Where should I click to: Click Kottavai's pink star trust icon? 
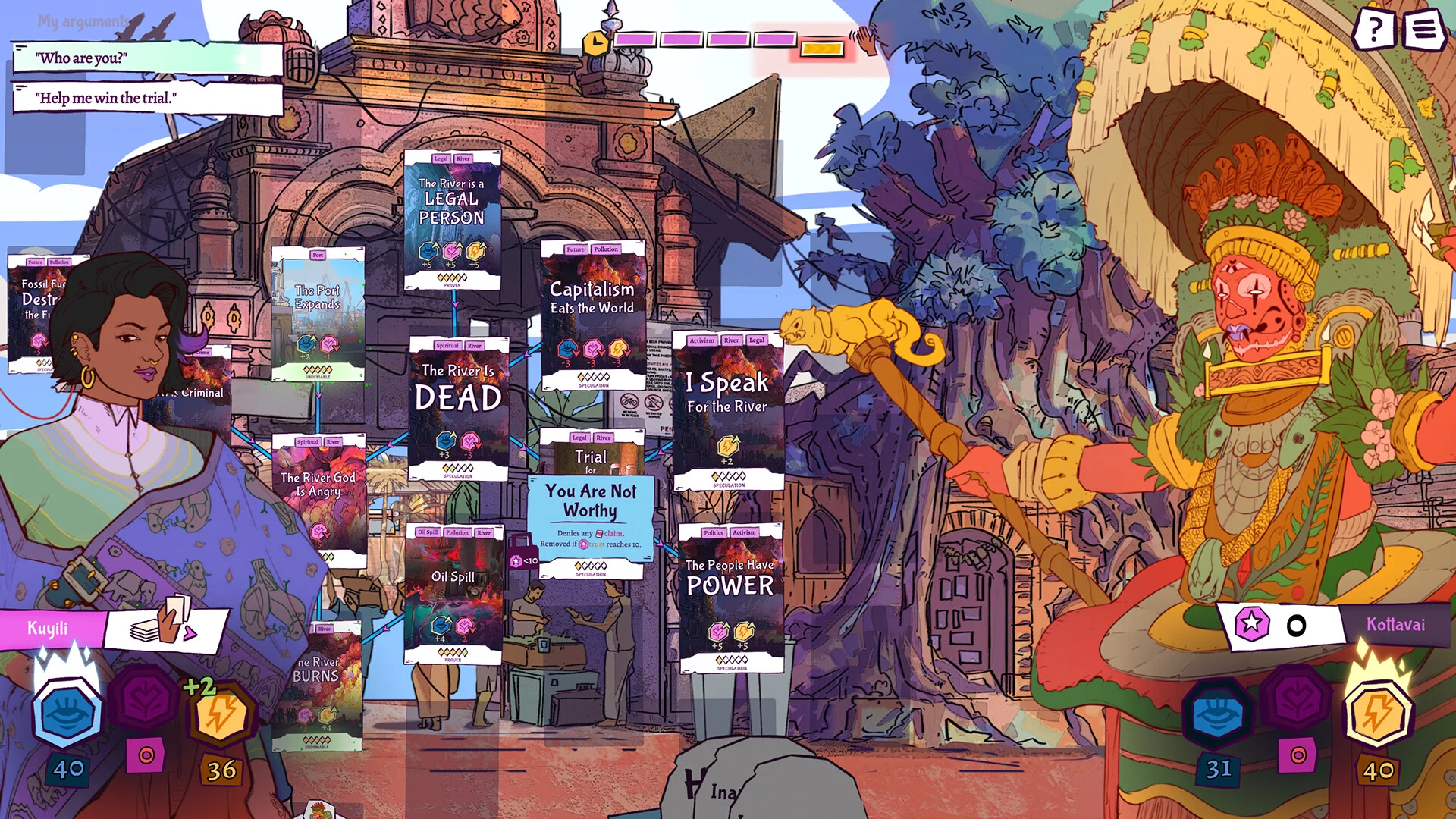(x=1252, y=624)
